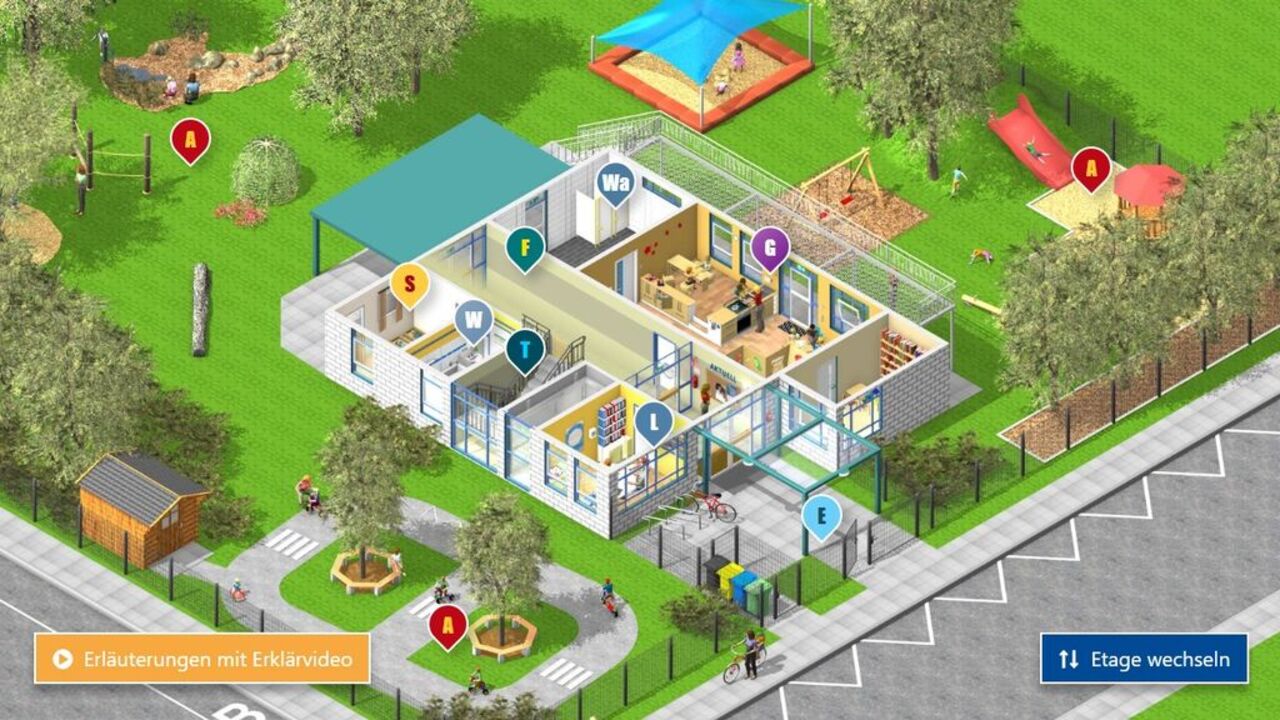Choose the teal F marker
This screenshot has height=720, width=1280.
525,246
